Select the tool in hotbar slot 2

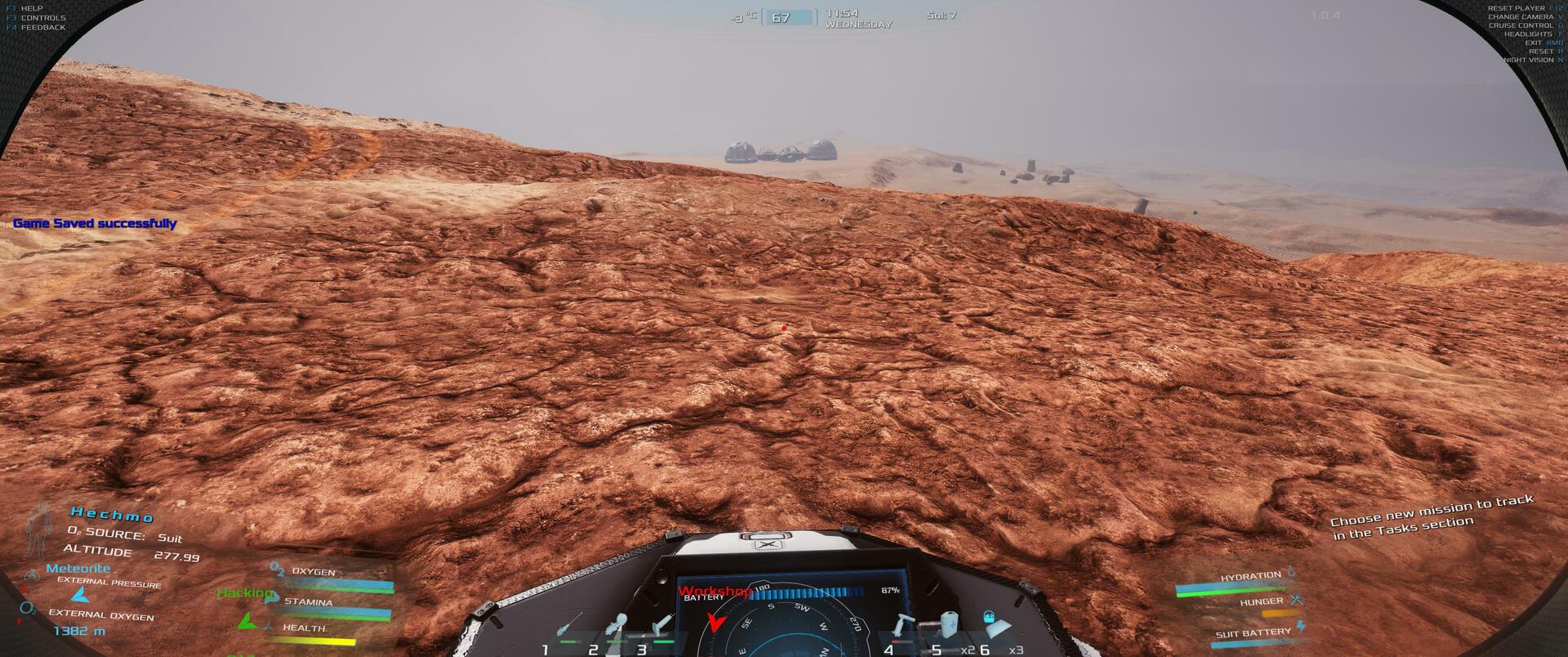[618, 628]
